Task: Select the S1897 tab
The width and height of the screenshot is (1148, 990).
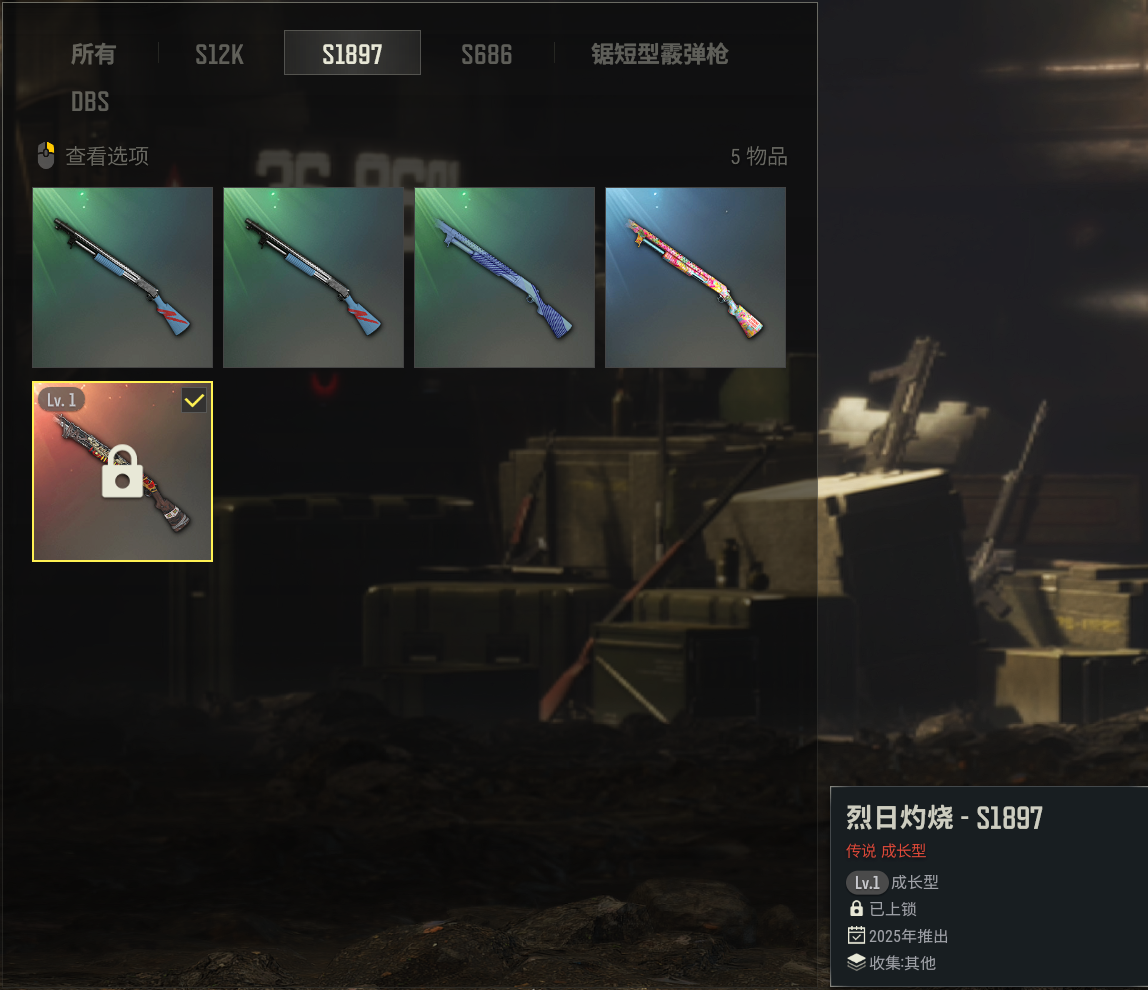Action: click(352, 54)
